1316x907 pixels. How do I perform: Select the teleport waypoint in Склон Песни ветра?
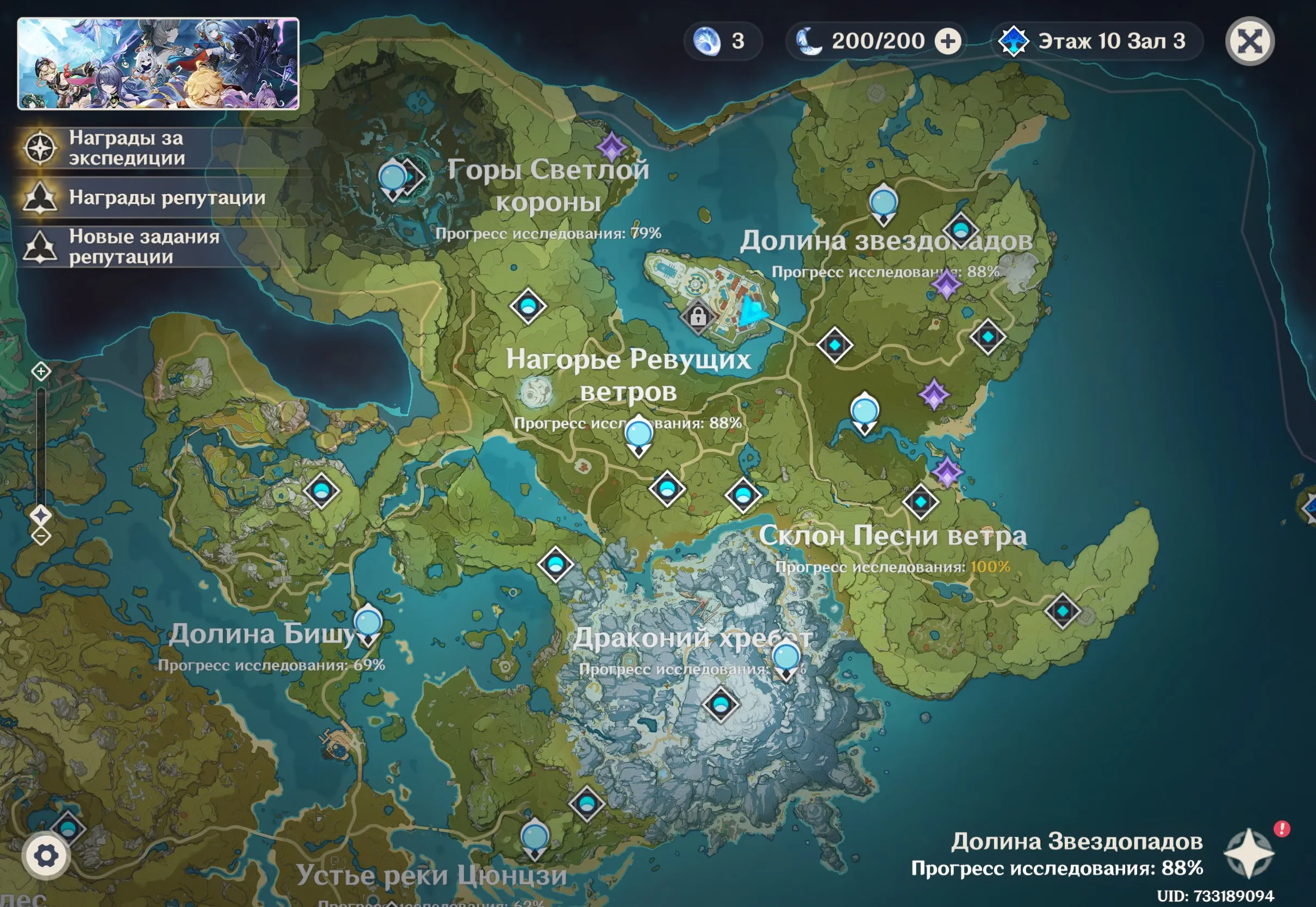click(1062, 611)
